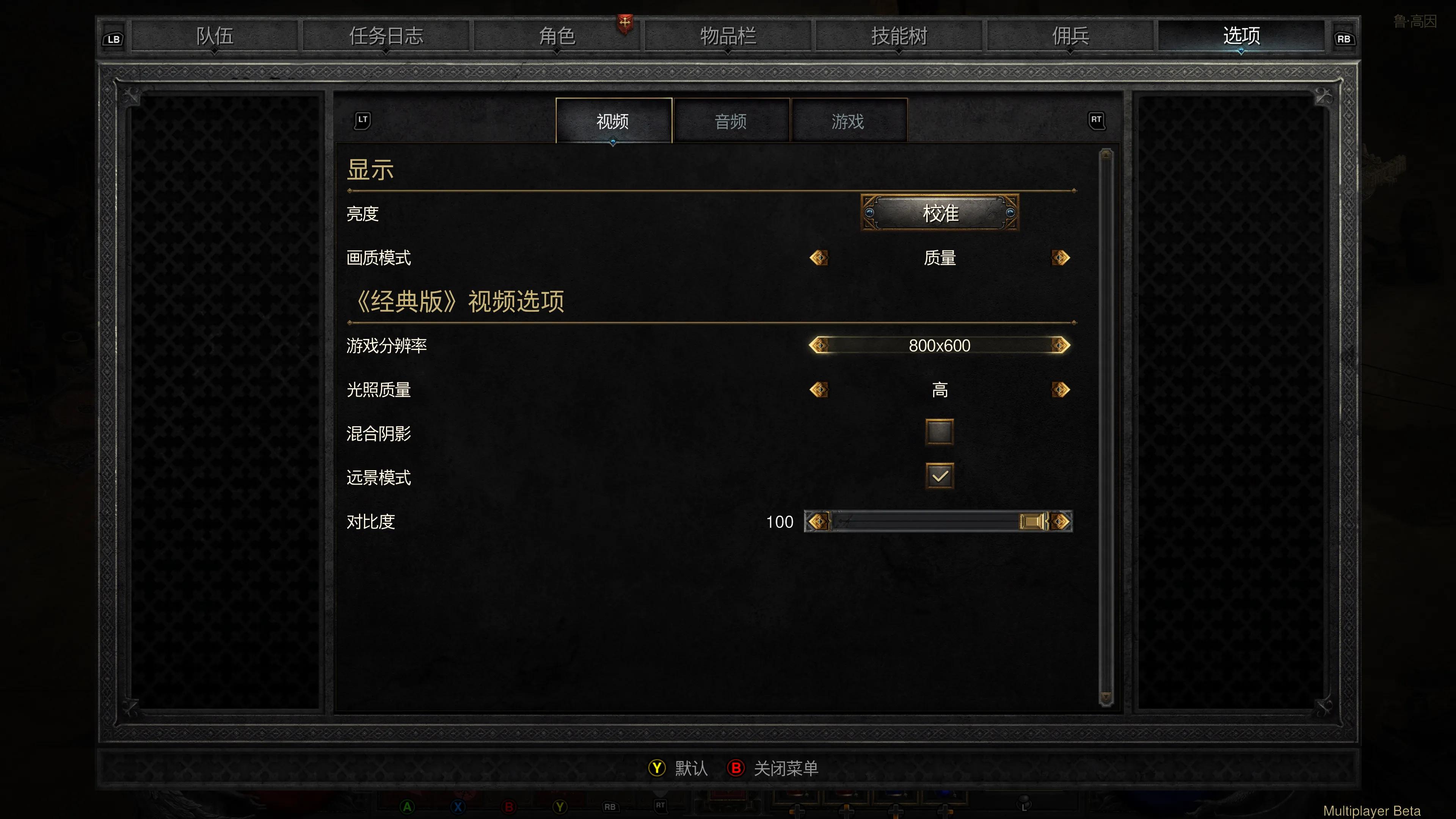
Task: Disable the 远景模式 checkbox
Action: point(940,477)
